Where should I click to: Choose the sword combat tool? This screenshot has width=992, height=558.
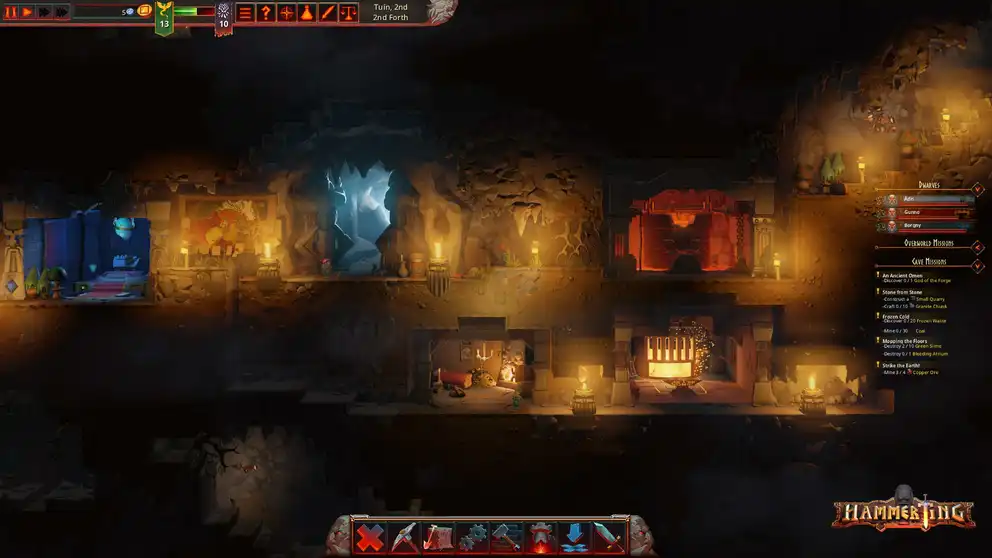pyautogui.click(x=609, y=537)
